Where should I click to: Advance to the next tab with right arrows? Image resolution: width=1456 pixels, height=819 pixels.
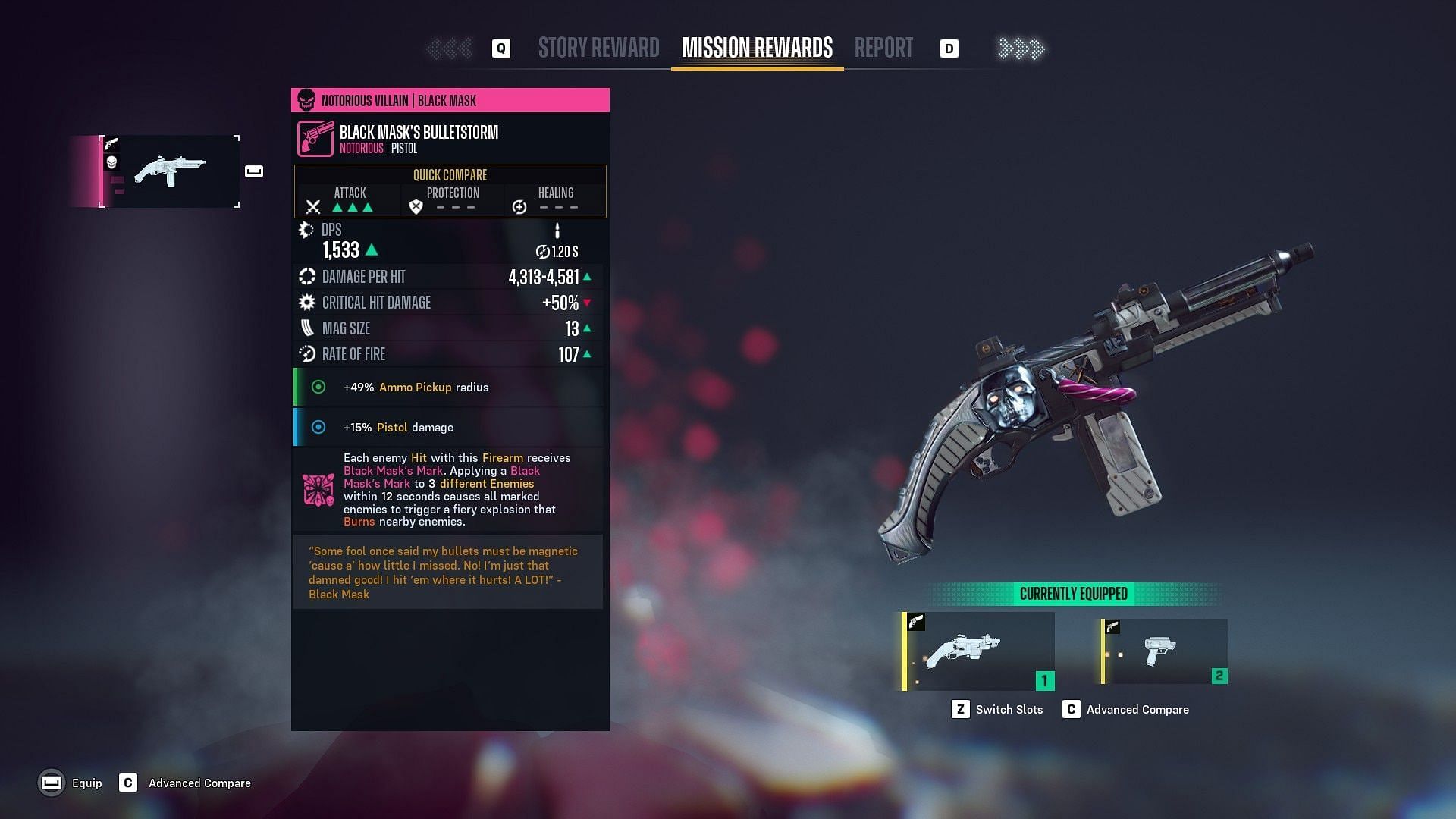[x=1021, y=49]
